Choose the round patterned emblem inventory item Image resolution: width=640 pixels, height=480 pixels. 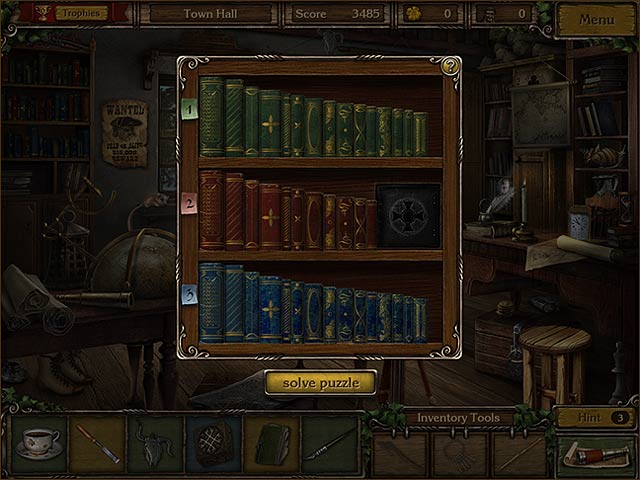[x=212, y=444]
